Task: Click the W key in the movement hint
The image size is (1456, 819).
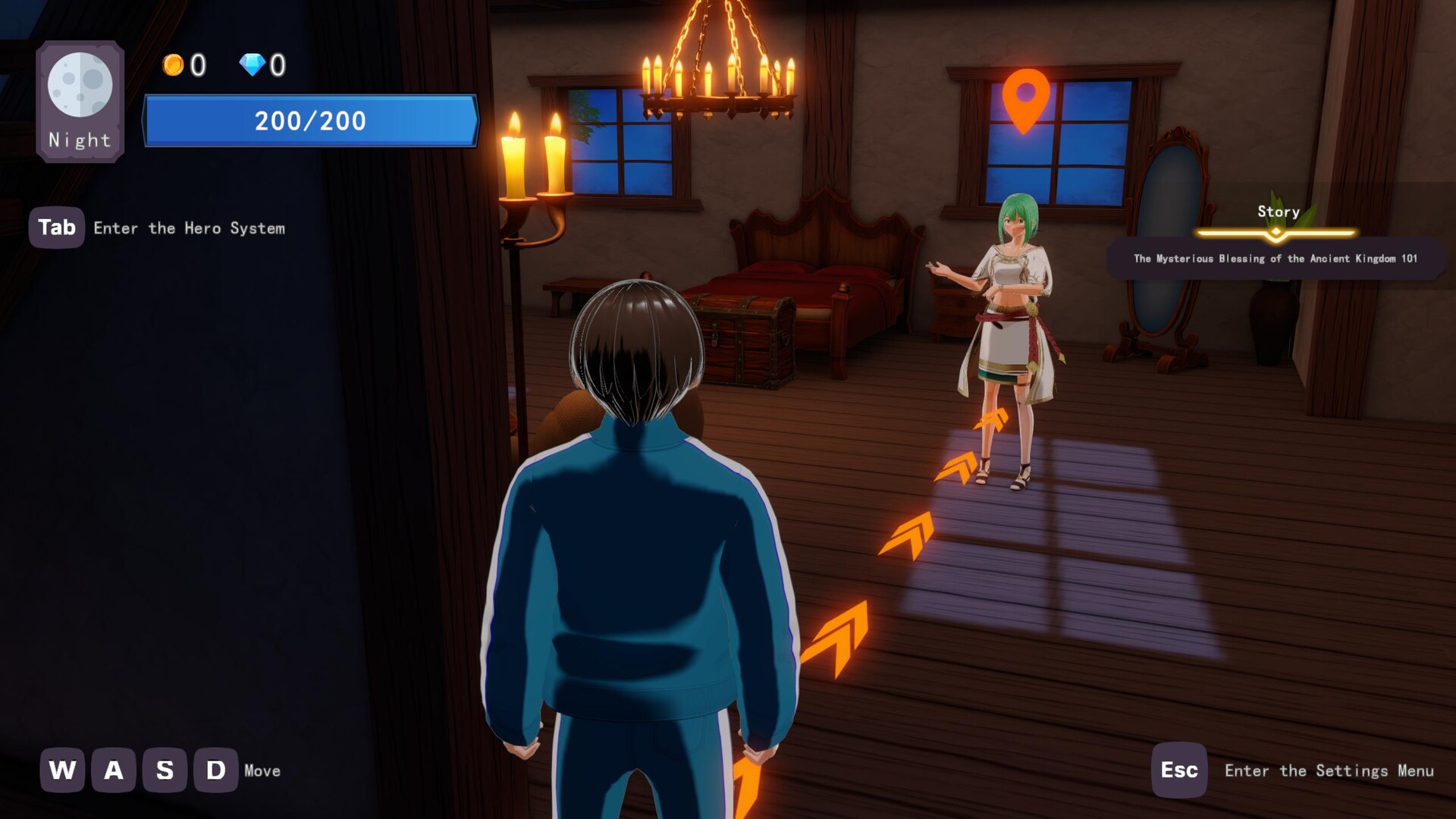Action: (61, 770)
